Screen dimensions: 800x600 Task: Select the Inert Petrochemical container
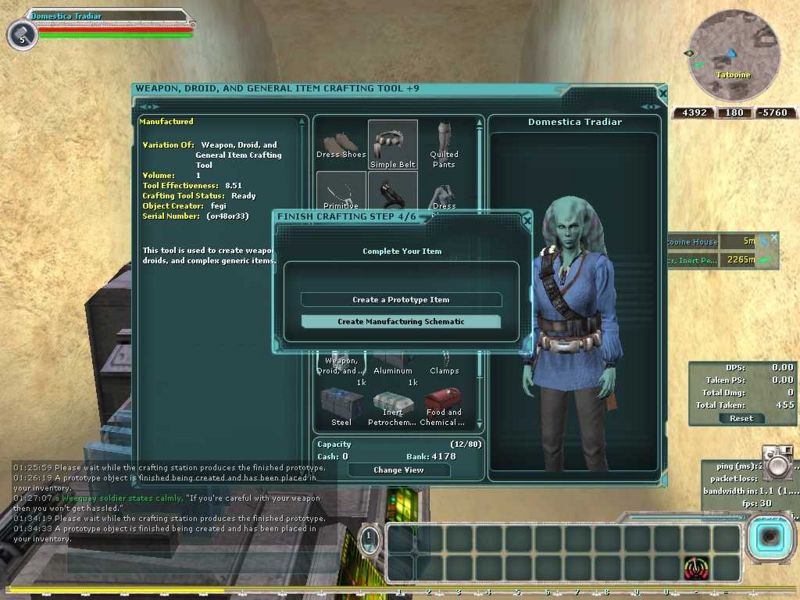coord(393,407)
